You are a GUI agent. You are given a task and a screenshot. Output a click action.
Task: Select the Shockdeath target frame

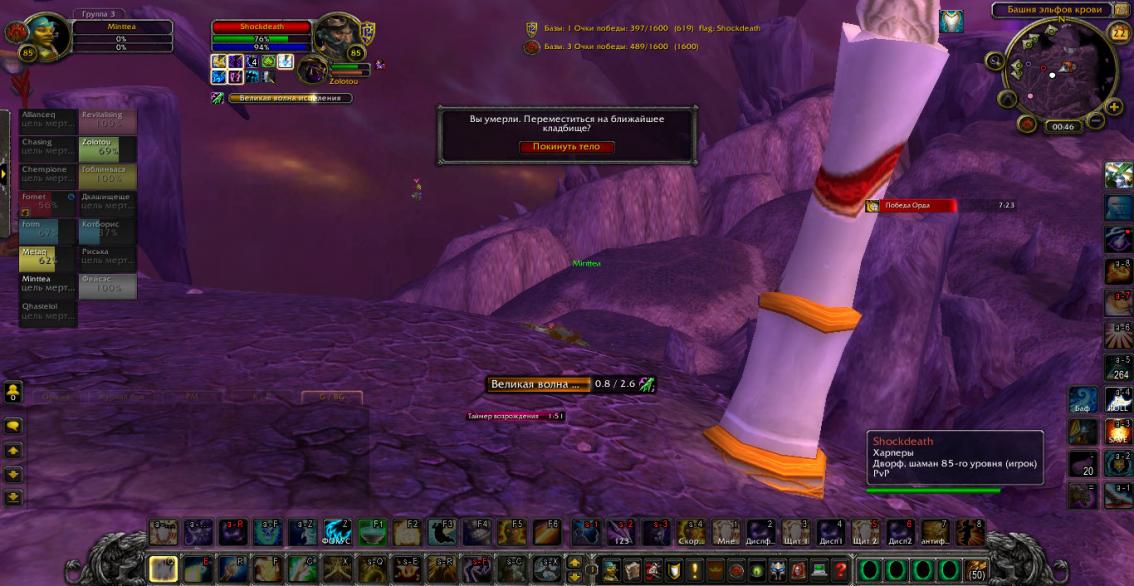pos(262,27)
